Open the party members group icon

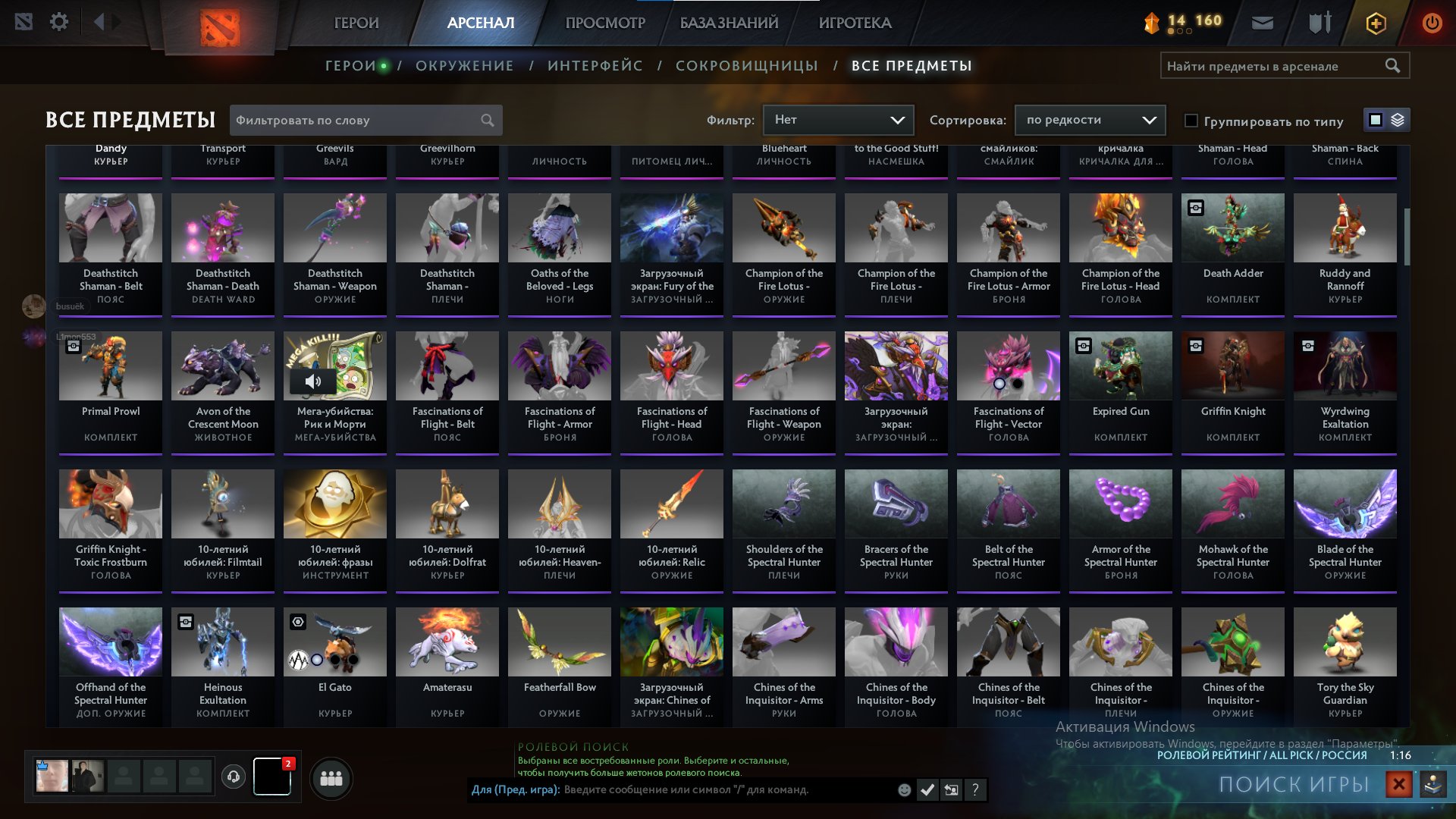[x=331, y=778]
